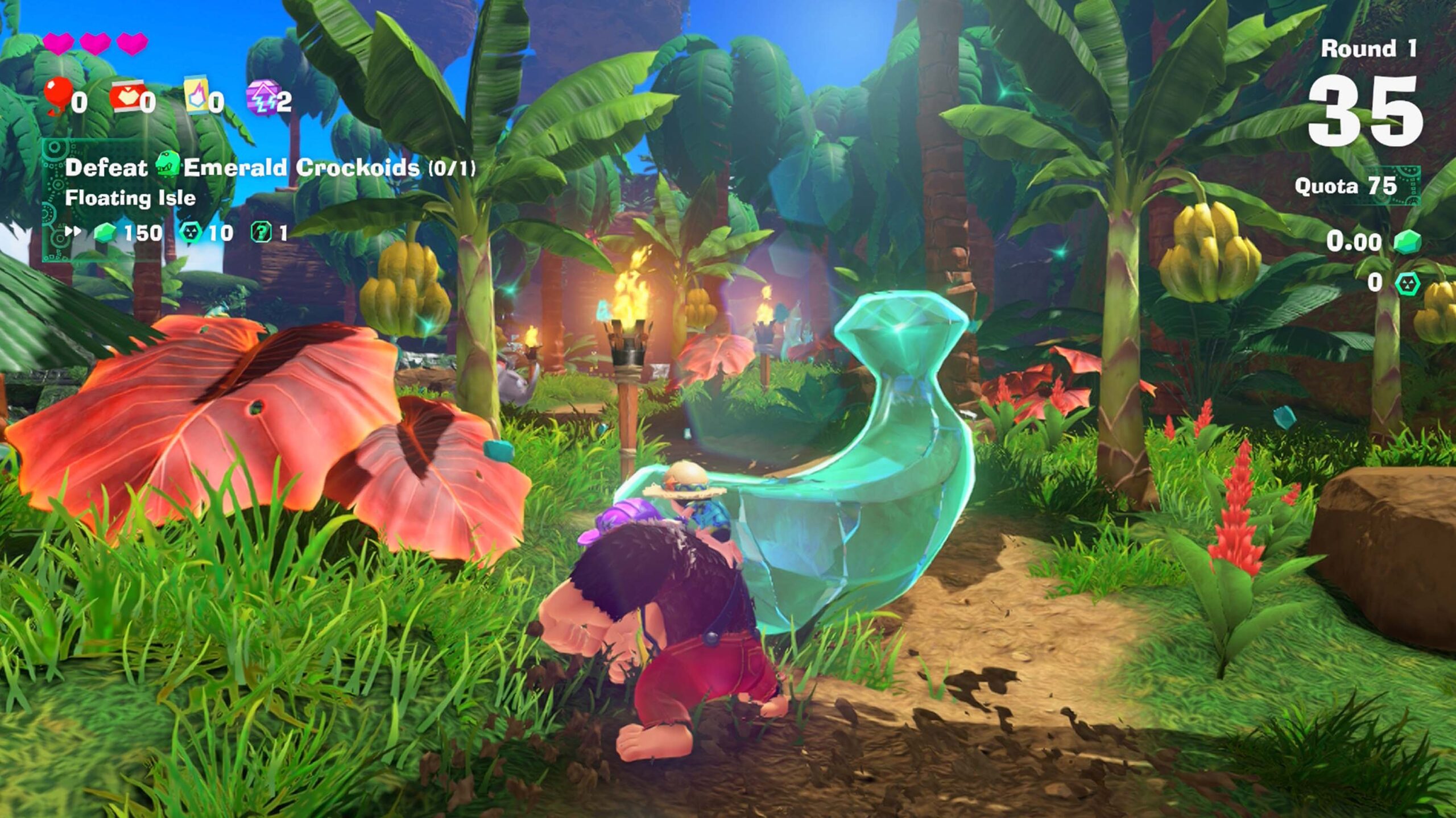
Task: Click the green Crockoid head icon
Action: coord(167,165)
